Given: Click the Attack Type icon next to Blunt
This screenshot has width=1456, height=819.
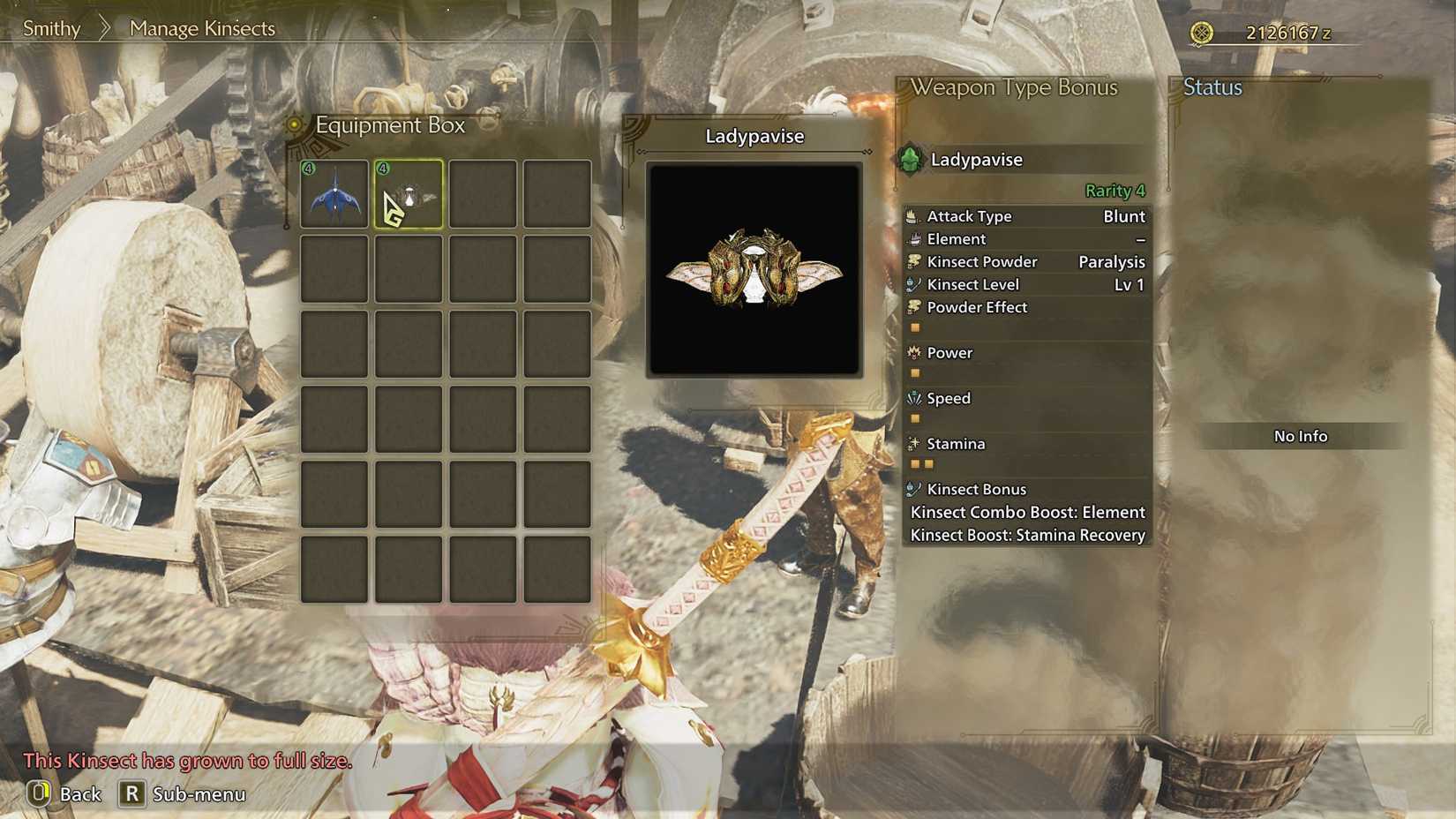Looking at the screenshot, I should (x=912, y=215).
